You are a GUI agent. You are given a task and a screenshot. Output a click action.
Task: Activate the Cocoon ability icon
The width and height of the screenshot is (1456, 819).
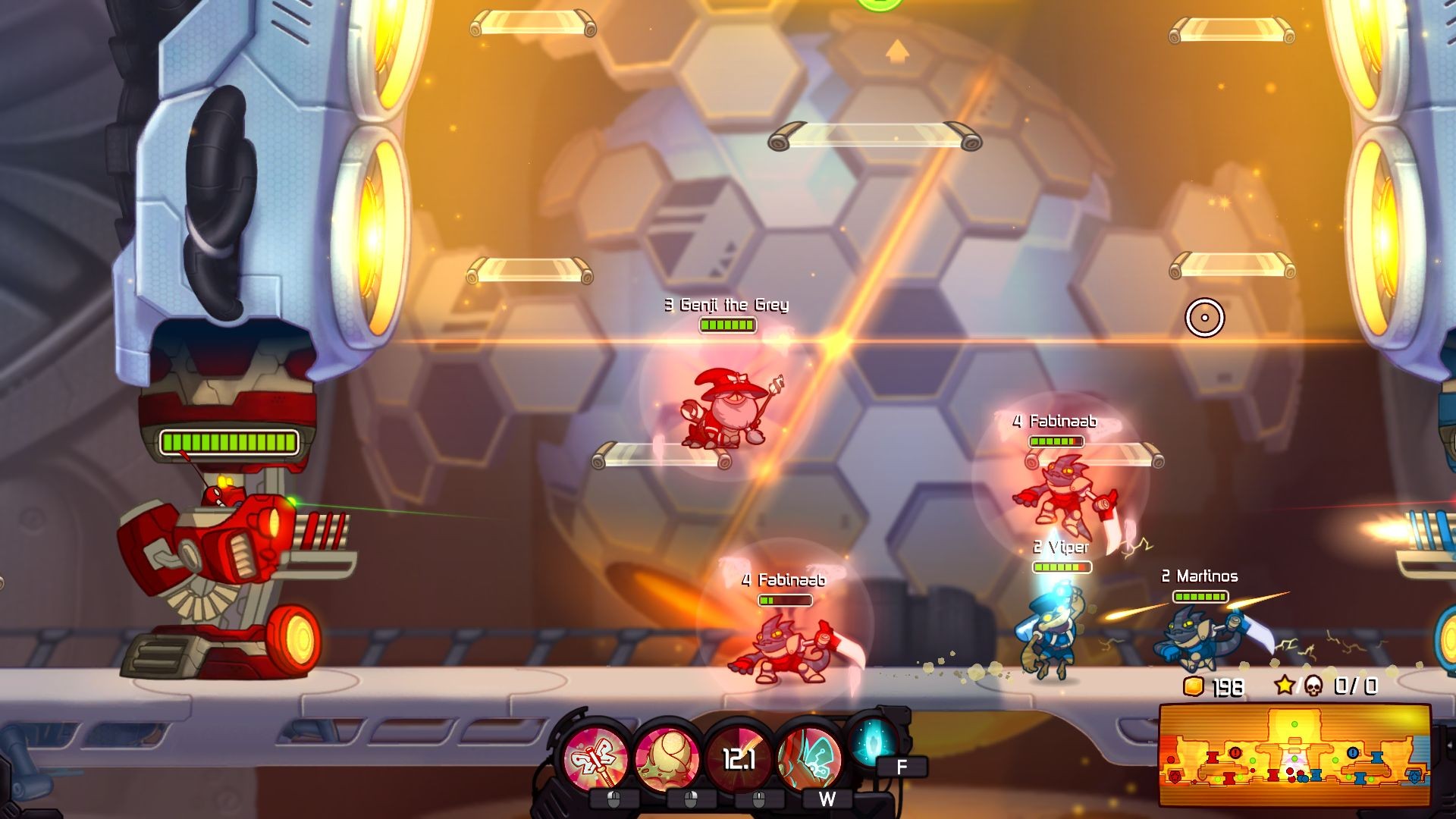pos(670,754)
